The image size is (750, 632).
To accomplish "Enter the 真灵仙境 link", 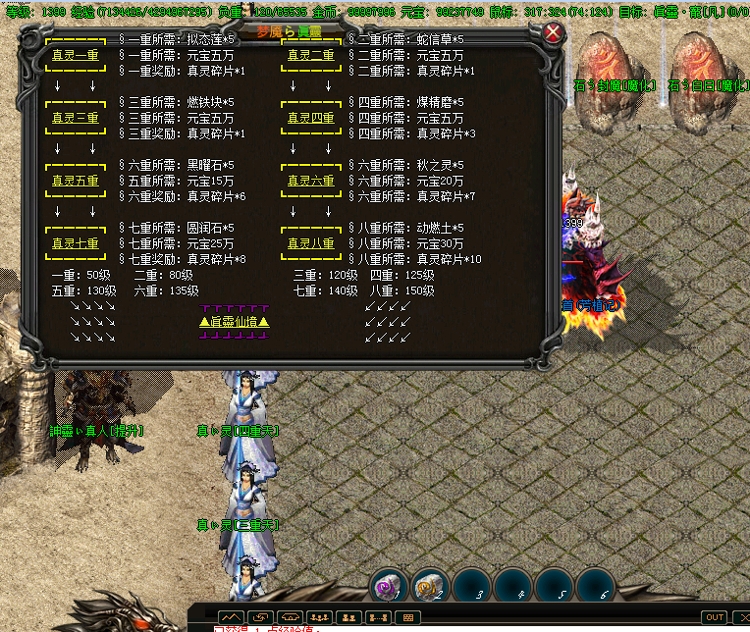I will pyautogui.click(x=235, y=321).
